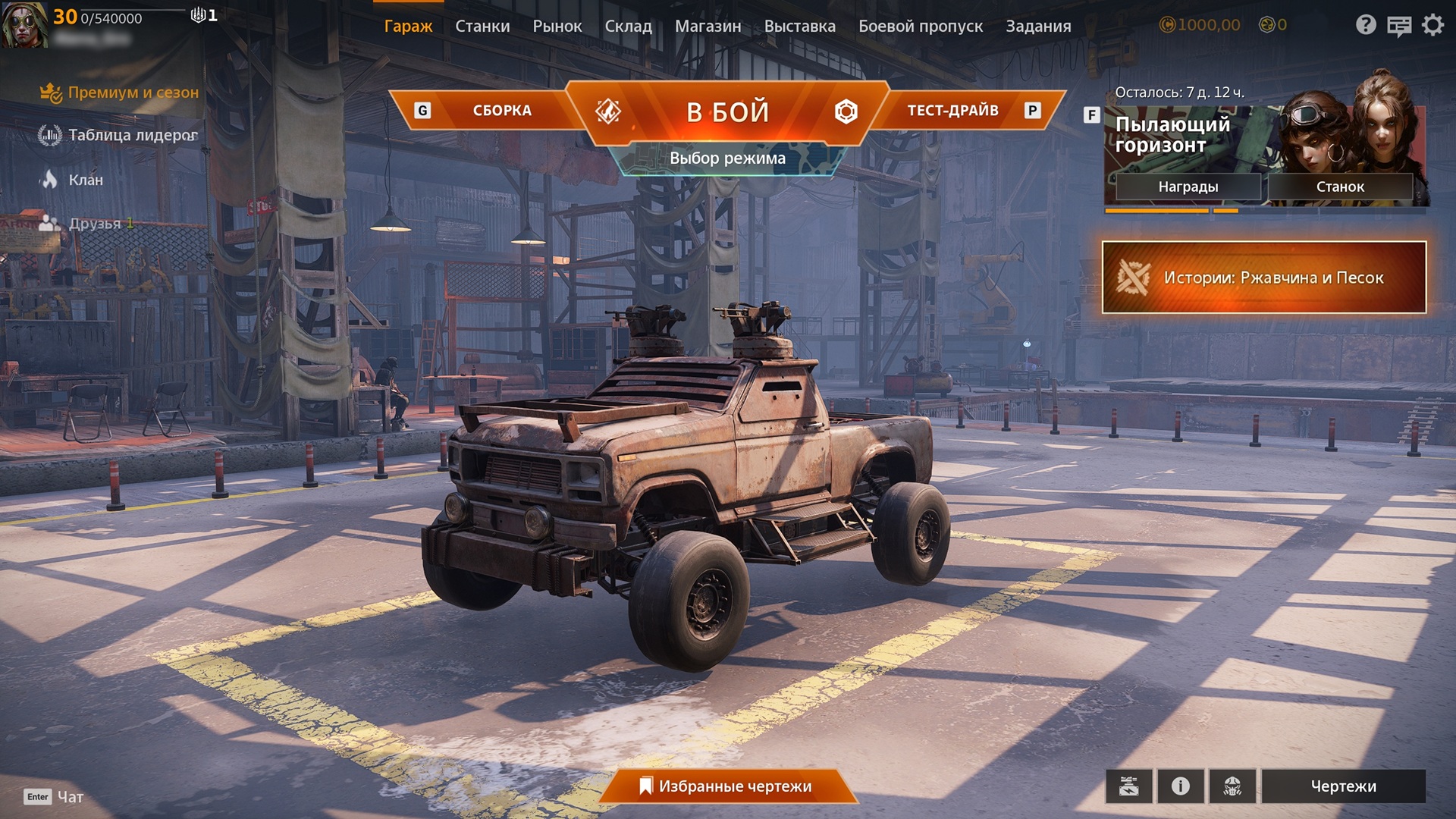Open Премиум и сезон menu
The width and height of the screenshot is (1456, 819).
[x=133, y=93]
